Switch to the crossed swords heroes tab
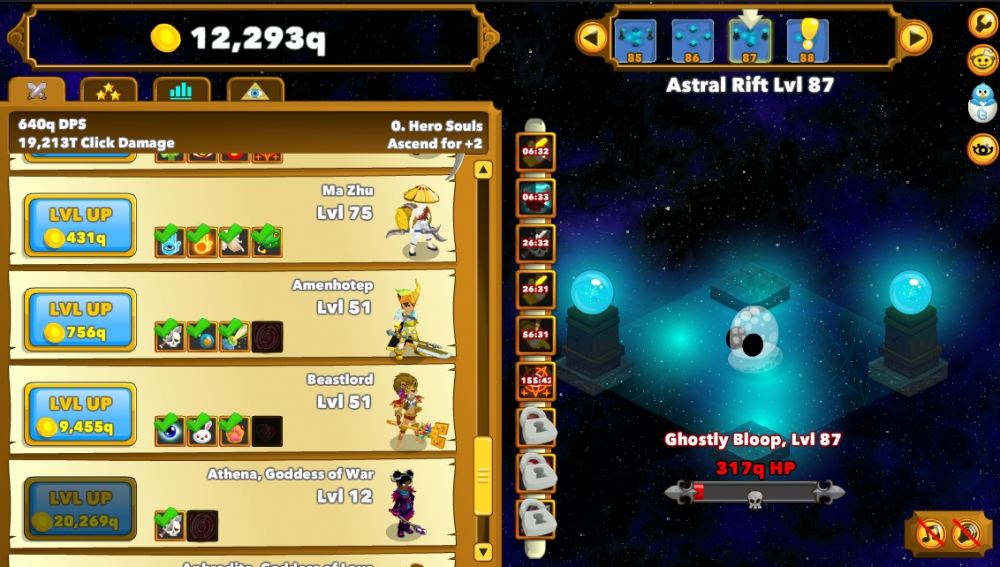The height and width of the screenshot is (567, 1000). point(37,91)
